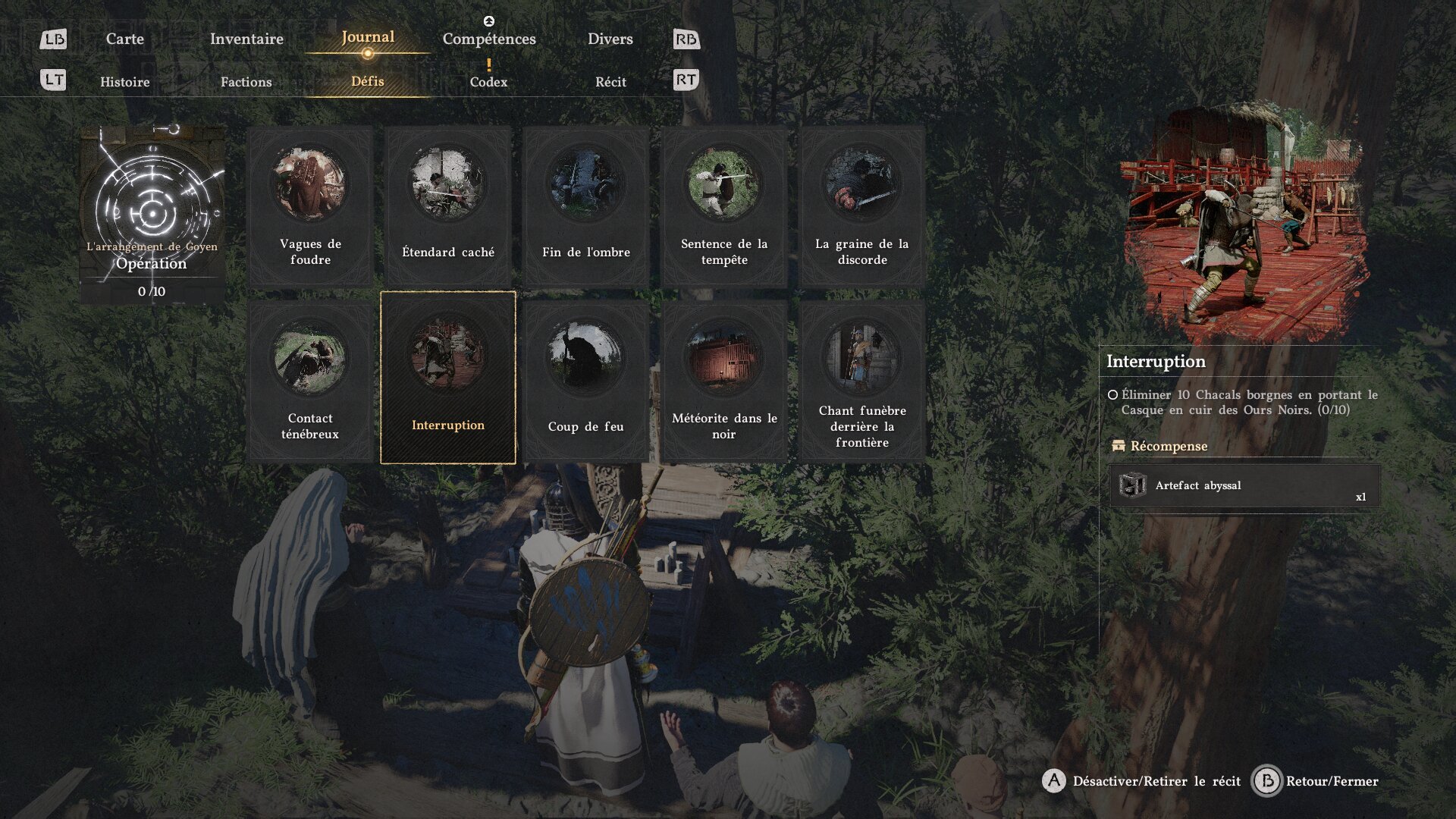Open the Fin de l'ombre challenge
This screenshot has height=819, width=1456.
coord(585,206)
